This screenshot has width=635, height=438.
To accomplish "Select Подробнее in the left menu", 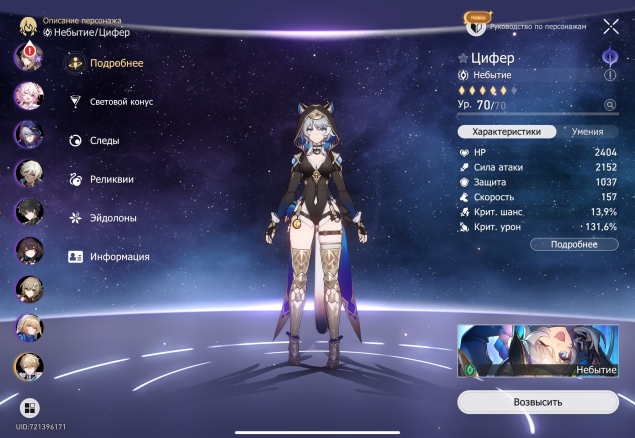I will (x=115, y=64).
